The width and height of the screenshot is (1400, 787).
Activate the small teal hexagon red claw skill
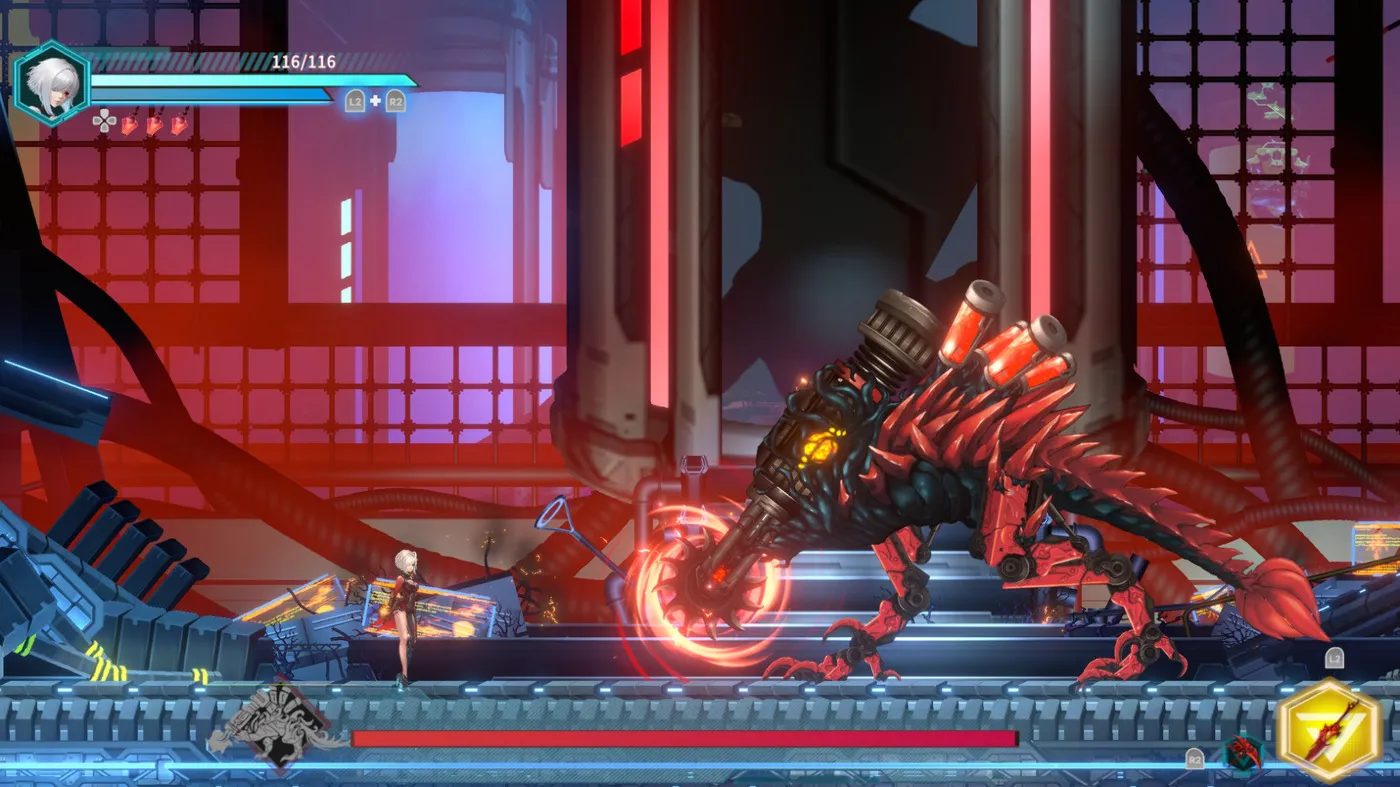click(1243, 753)
